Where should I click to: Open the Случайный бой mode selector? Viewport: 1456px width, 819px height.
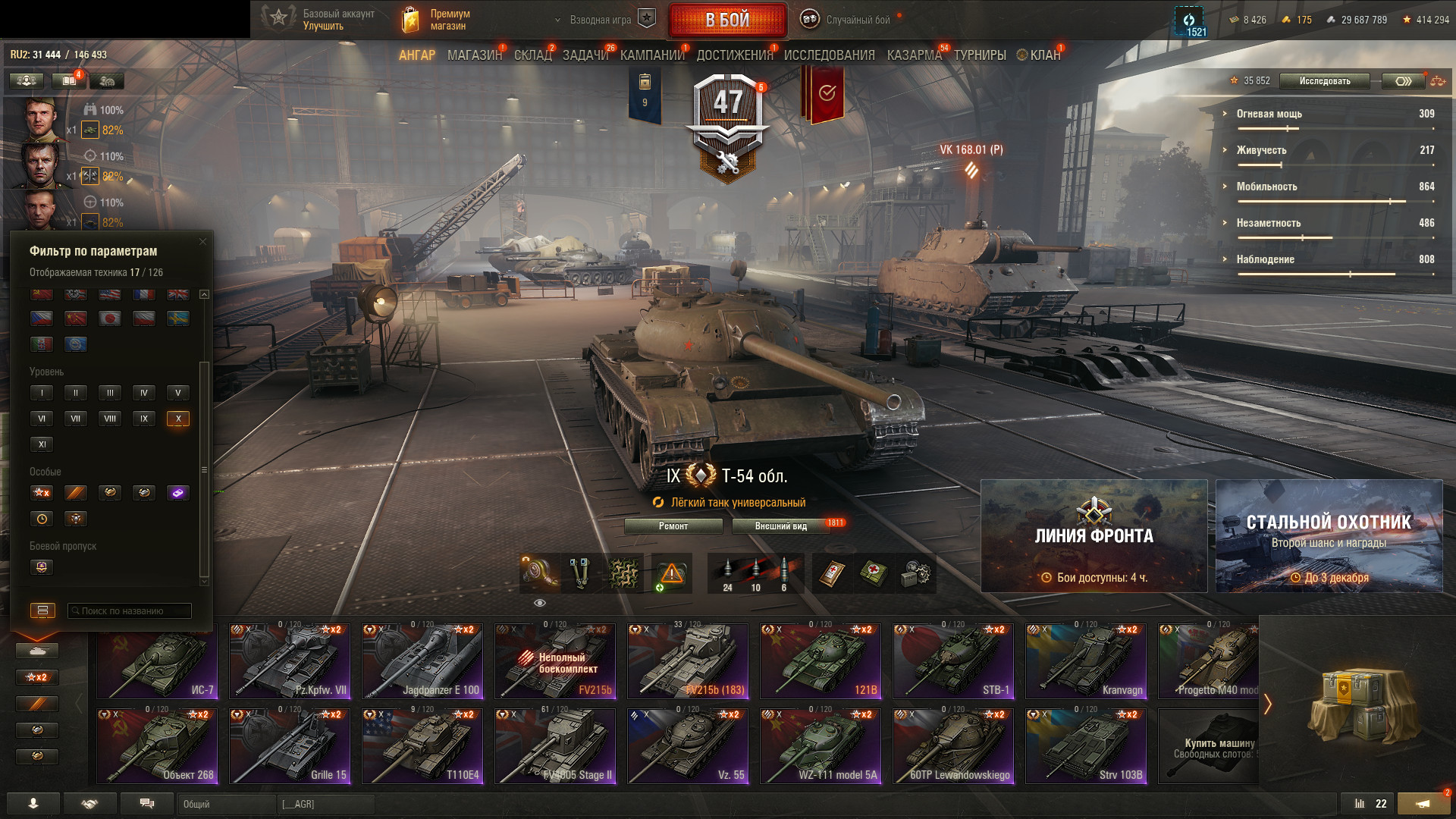click(848, 20)
